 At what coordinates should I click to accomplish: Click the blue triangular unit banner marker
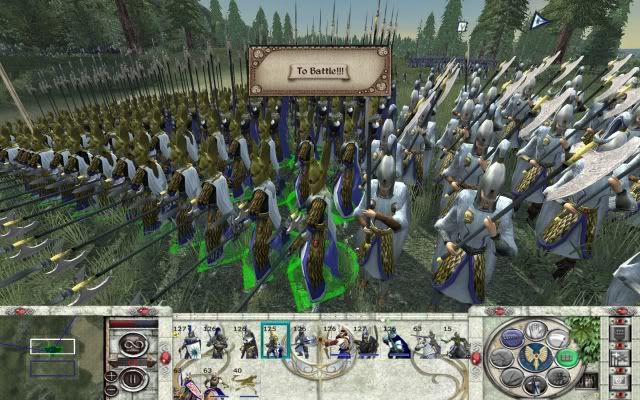tap(538, 19)
